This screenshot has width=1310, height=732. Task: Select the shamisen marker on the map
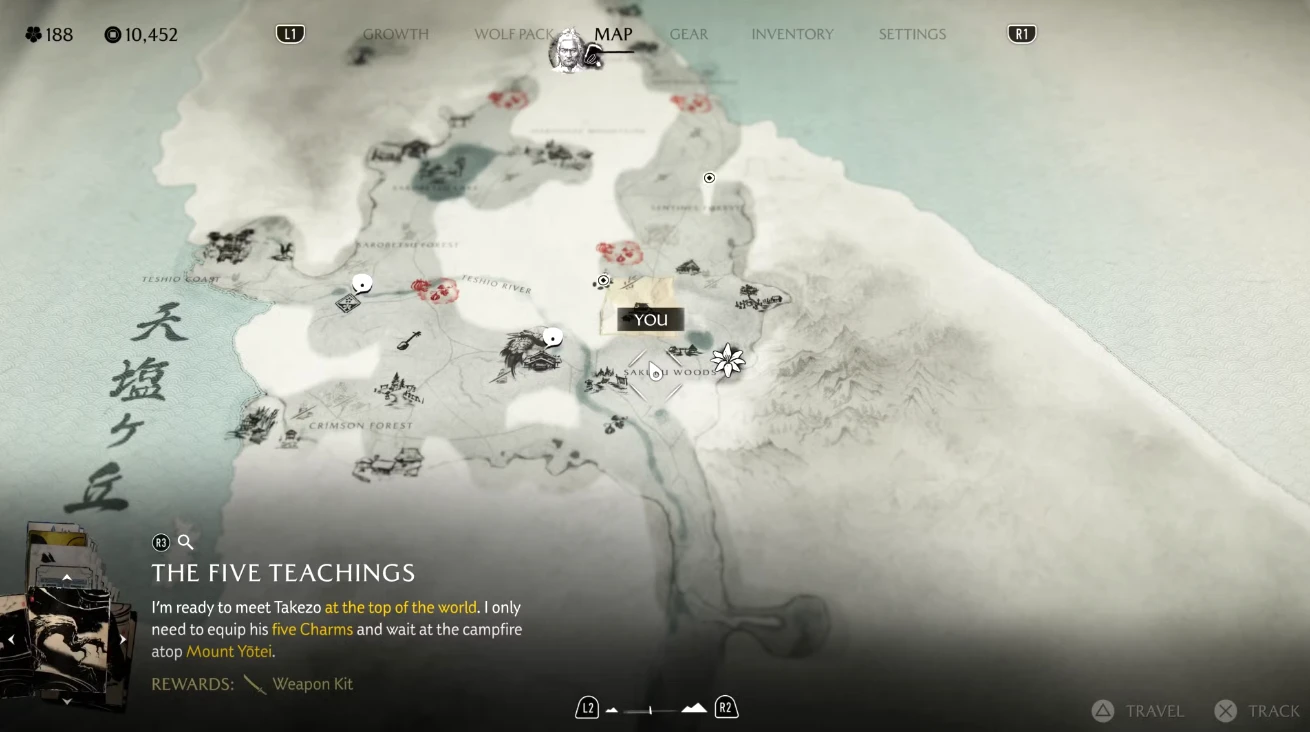(408, 340)
